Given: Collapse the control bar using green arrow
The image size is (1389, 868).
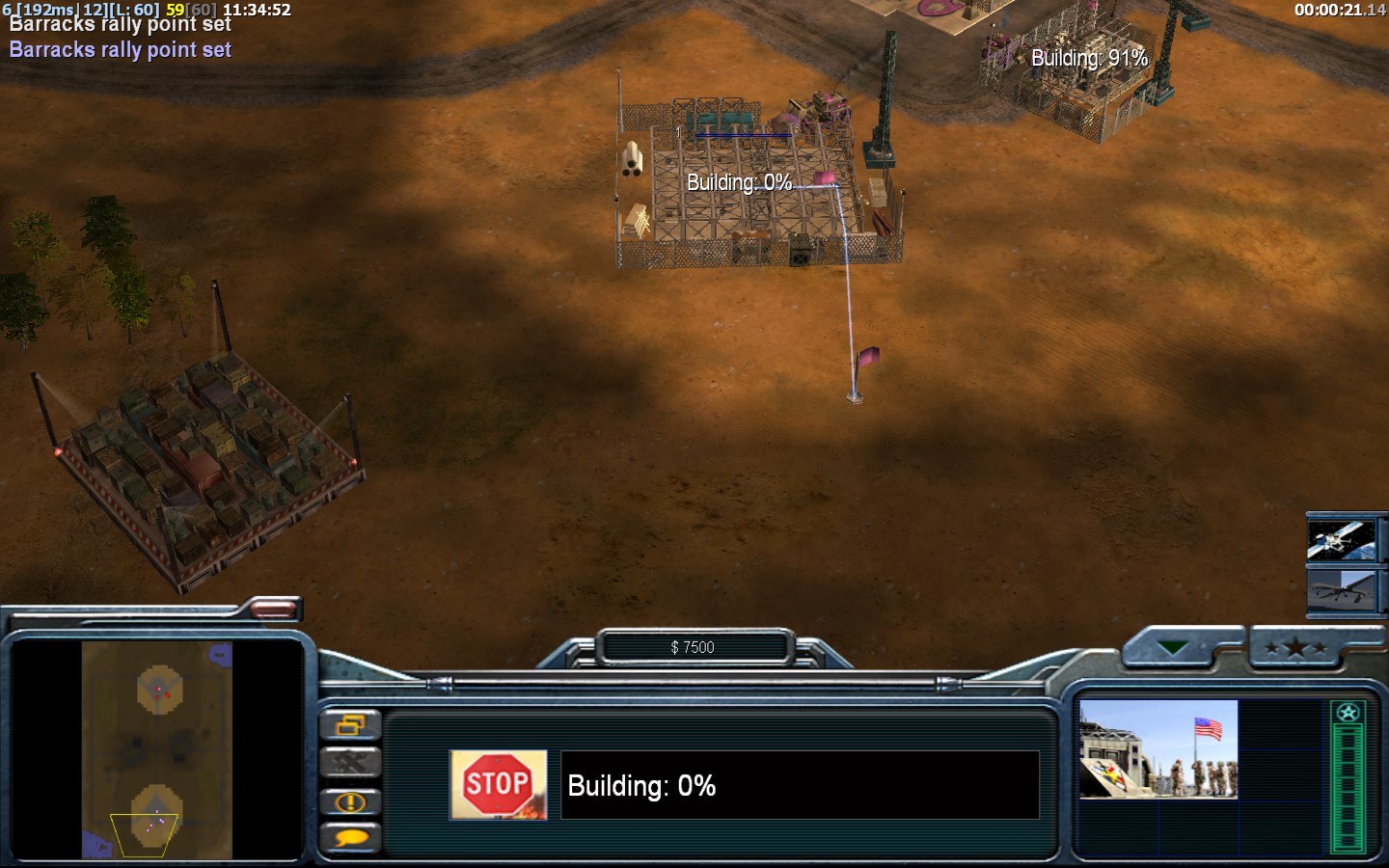Looking at the screenshot, I should [1173, 648].
